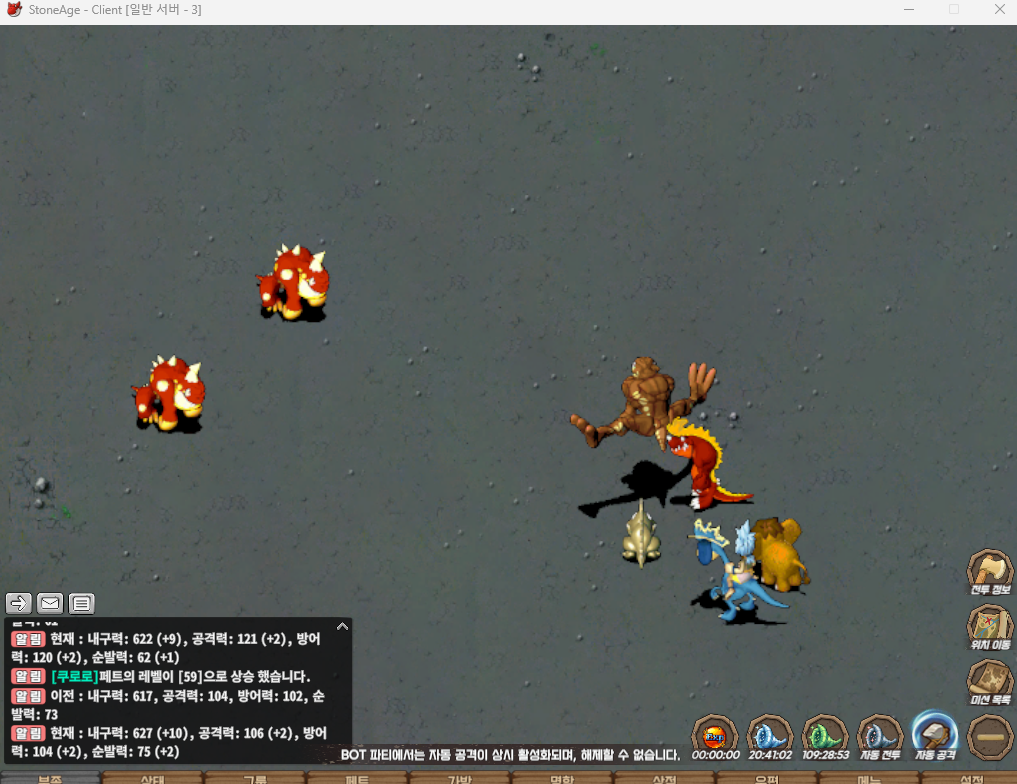The height and width of the screenshot is (784, 1017).
Task: Toggle the 자동 전투 auto battle horn
Action: (x=881, y=736)
